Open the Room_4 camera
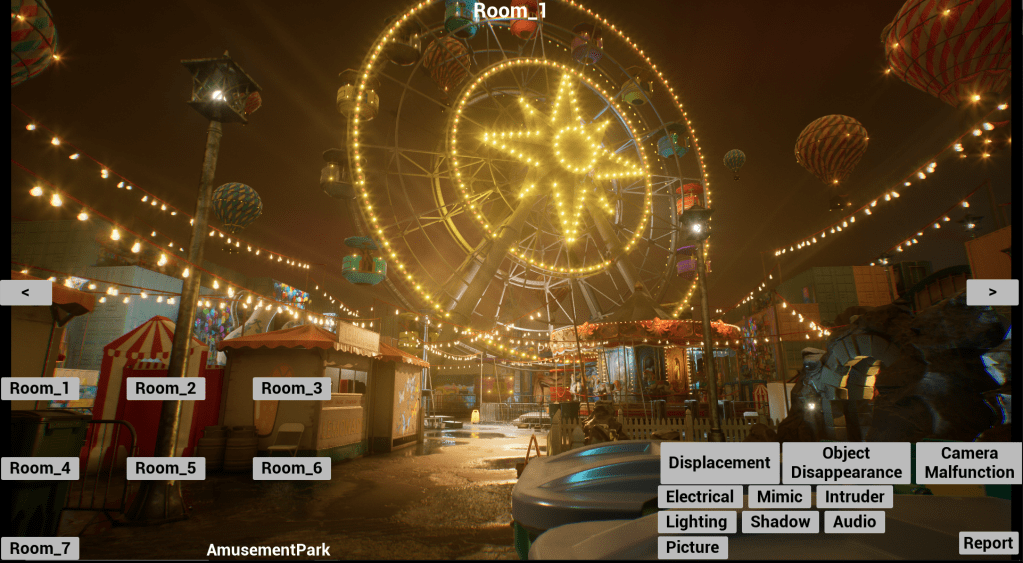Image resolution: width=1023 pixels, height=563 pixels. pyautogui.click(x=40, y=468)
